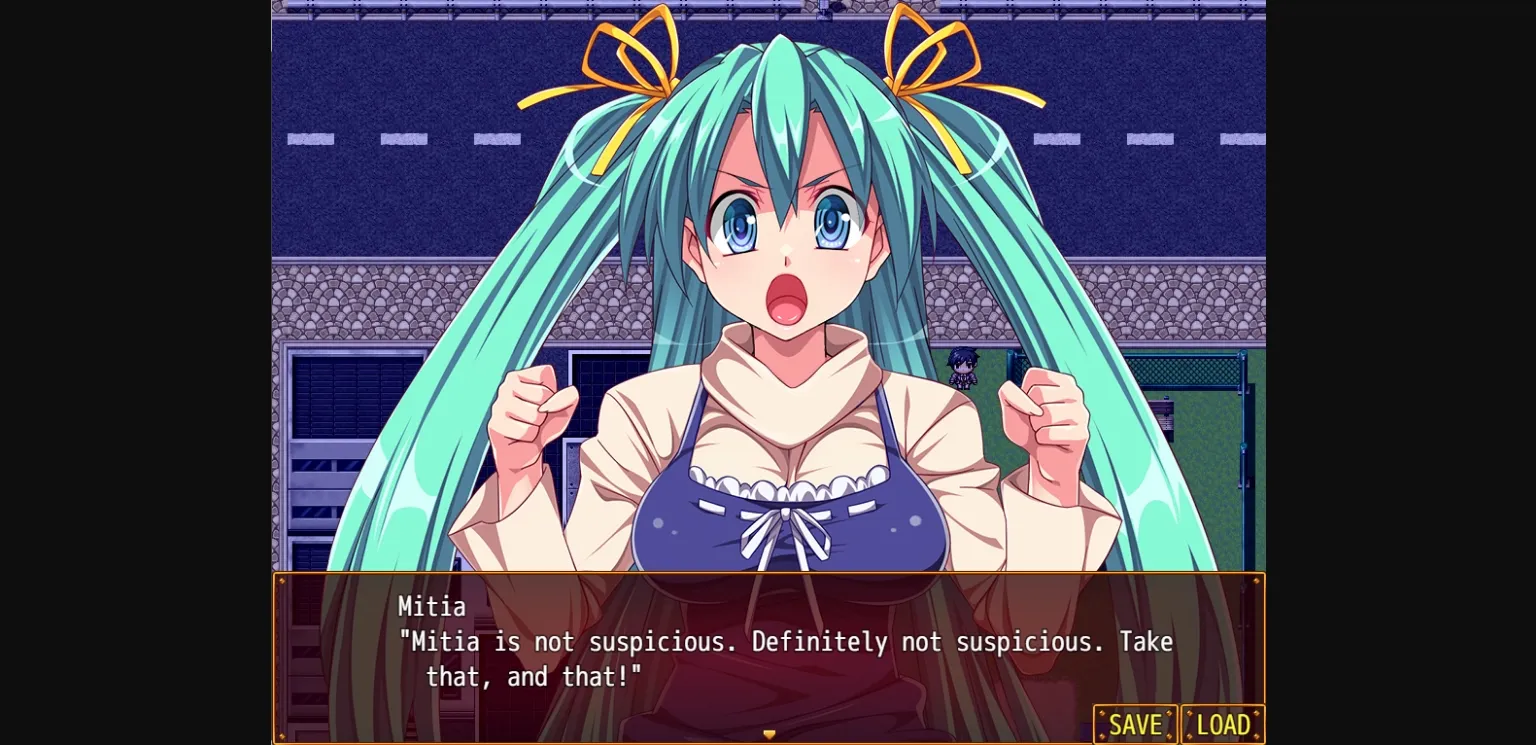Click the small blue-haired NPC sprite
This screenshot has width=1536, height=745.
(x=961, y=370)
